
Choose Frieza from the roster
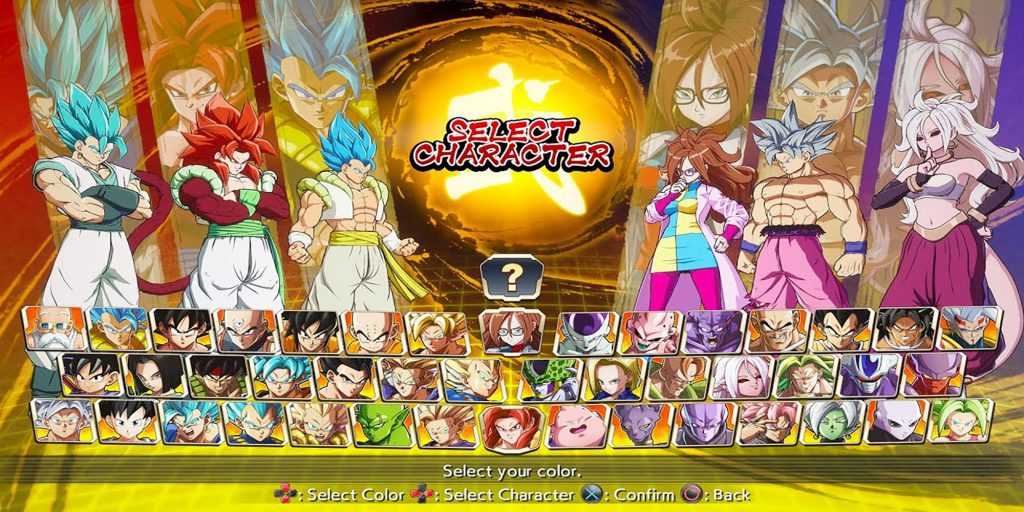(587, 330)
